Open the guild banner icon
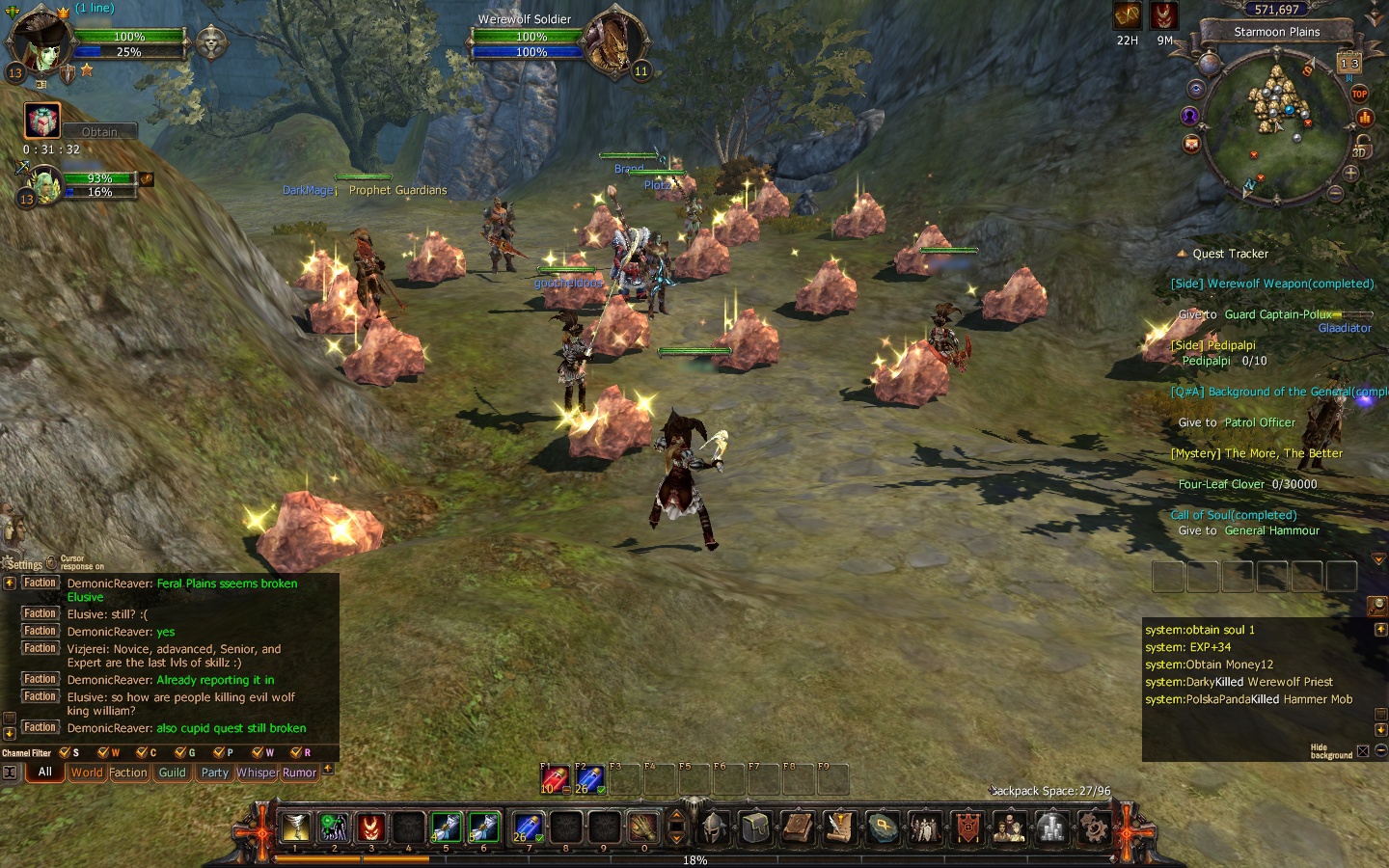The width and height of the screenshot is (1389, 868). point(967,827)
